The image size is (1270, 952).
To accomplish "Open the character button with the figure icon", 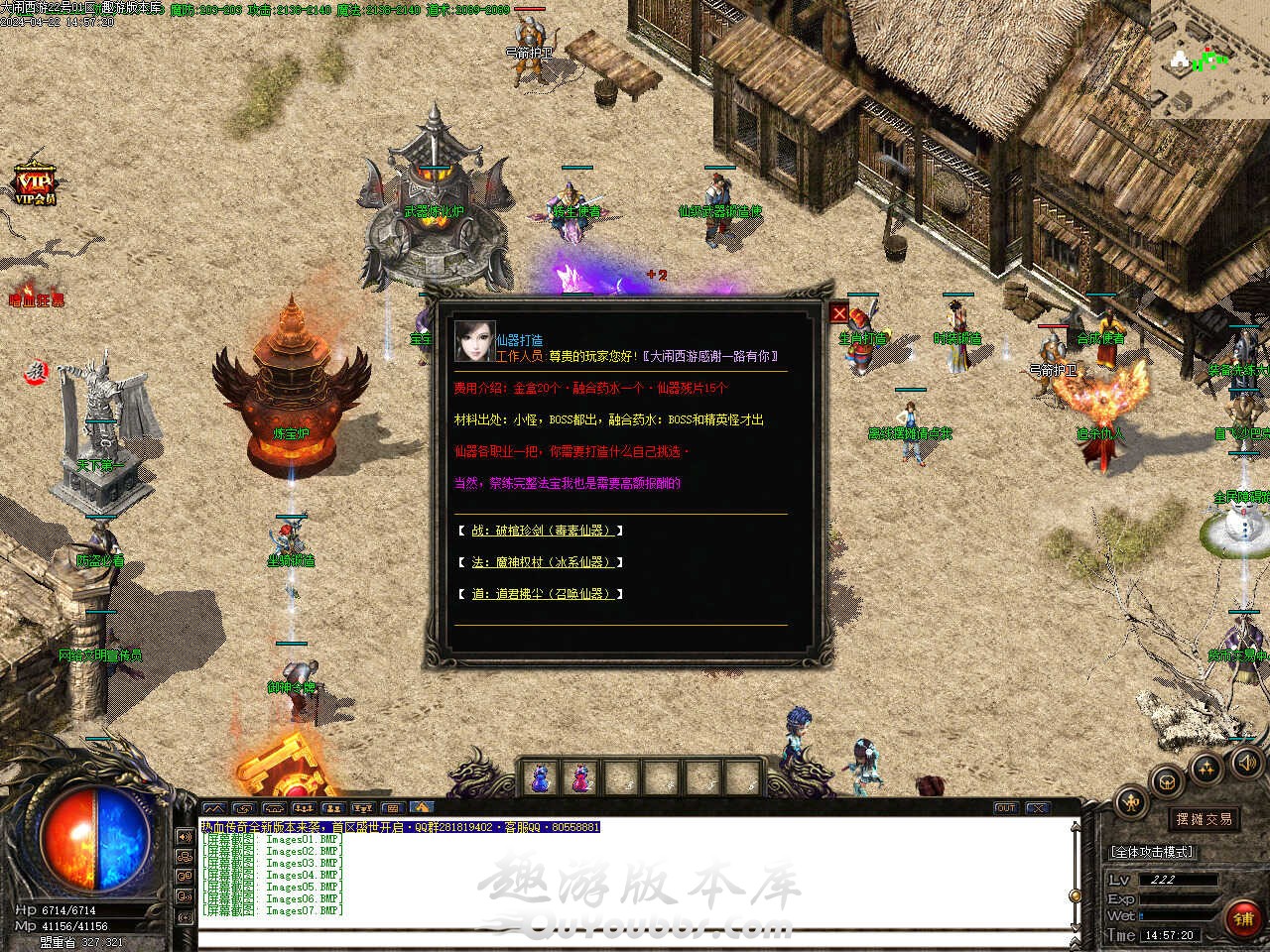I will coord(1131,802).
